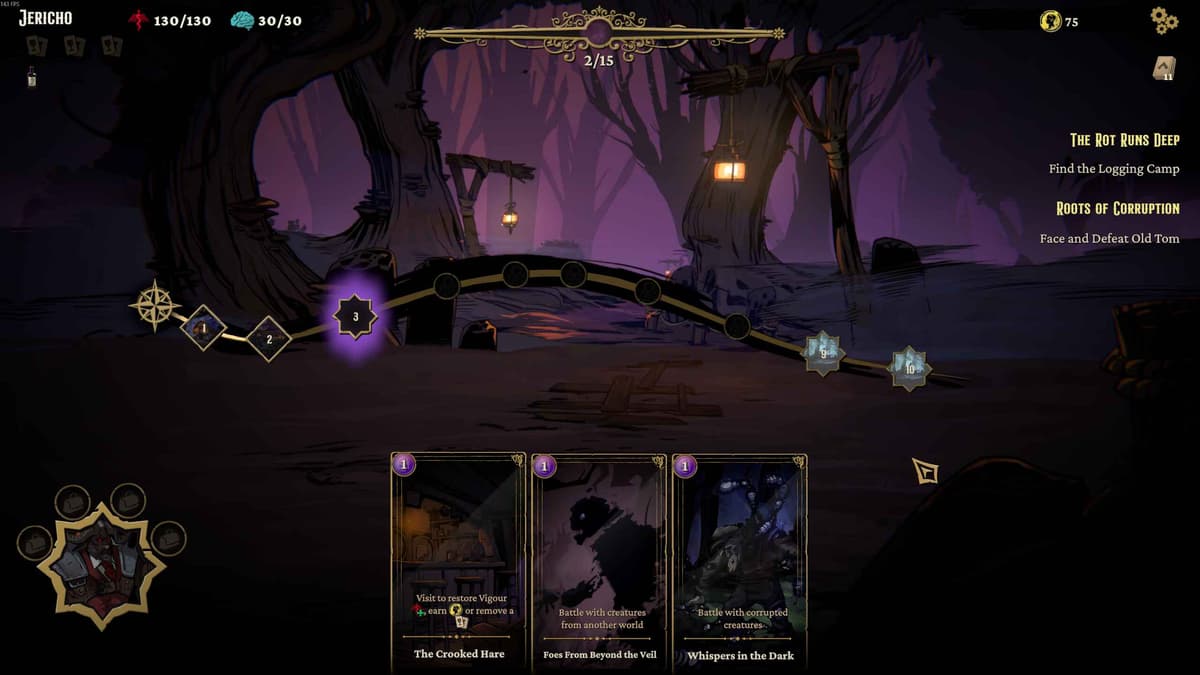This screenshot has height=675, width=1200.
Task: Click the highlighted map node 3
Action: 355,316
